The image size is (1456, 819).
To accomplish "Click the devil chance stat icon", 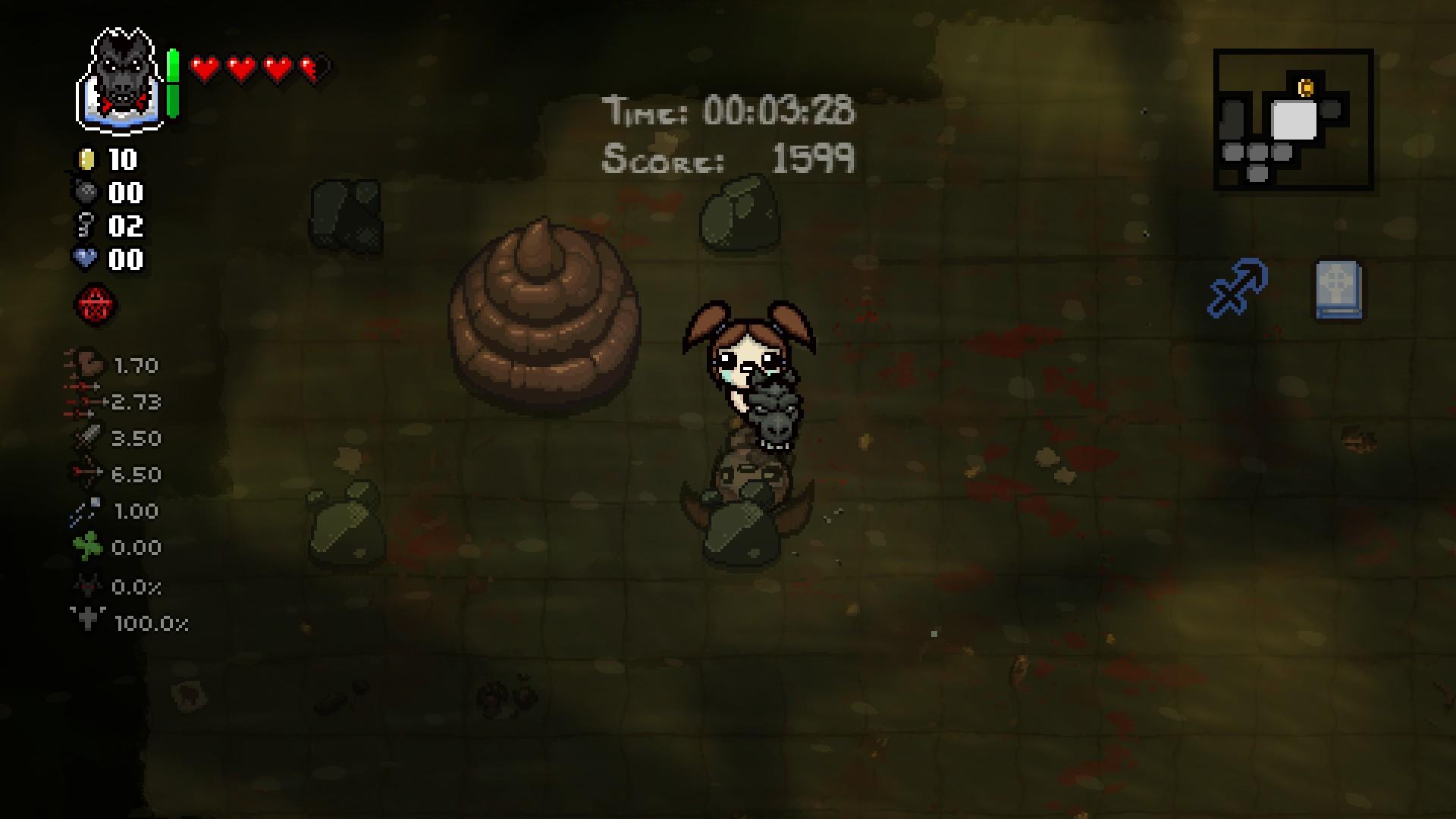I will (x=86, y=585).
